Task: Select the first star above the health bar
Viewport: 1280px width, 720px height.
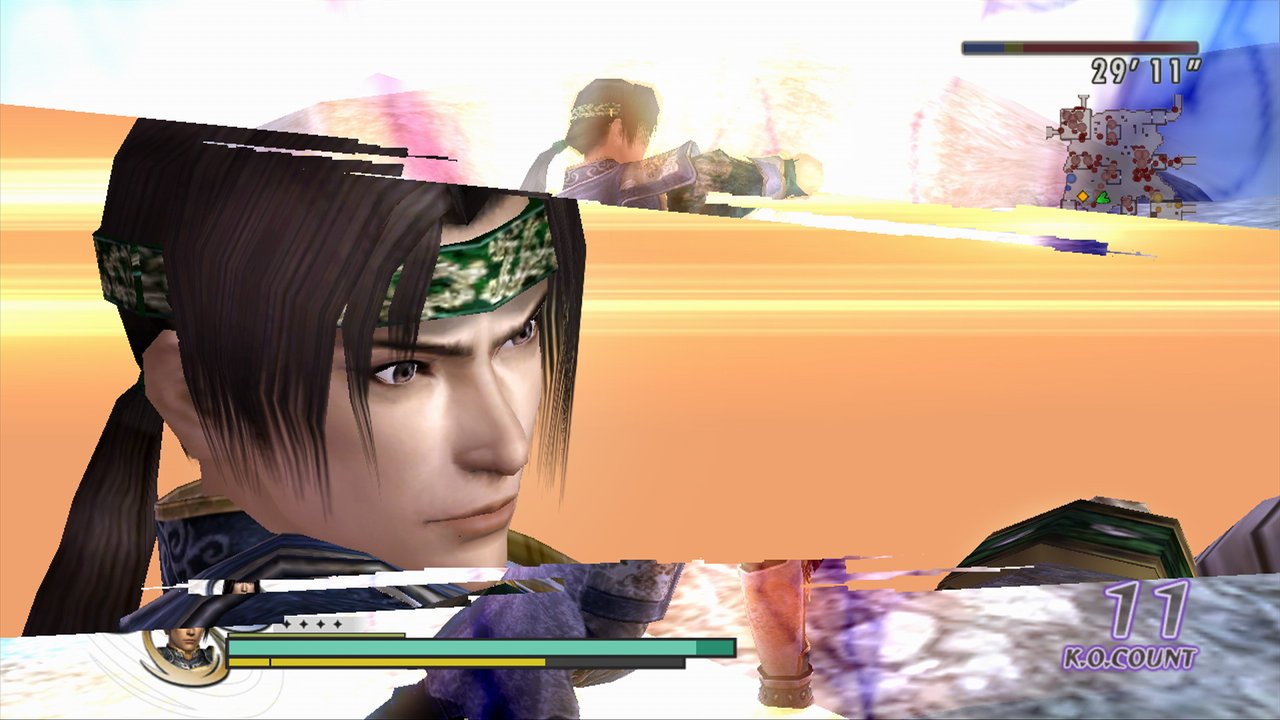Action: click(x=289, y=624)
